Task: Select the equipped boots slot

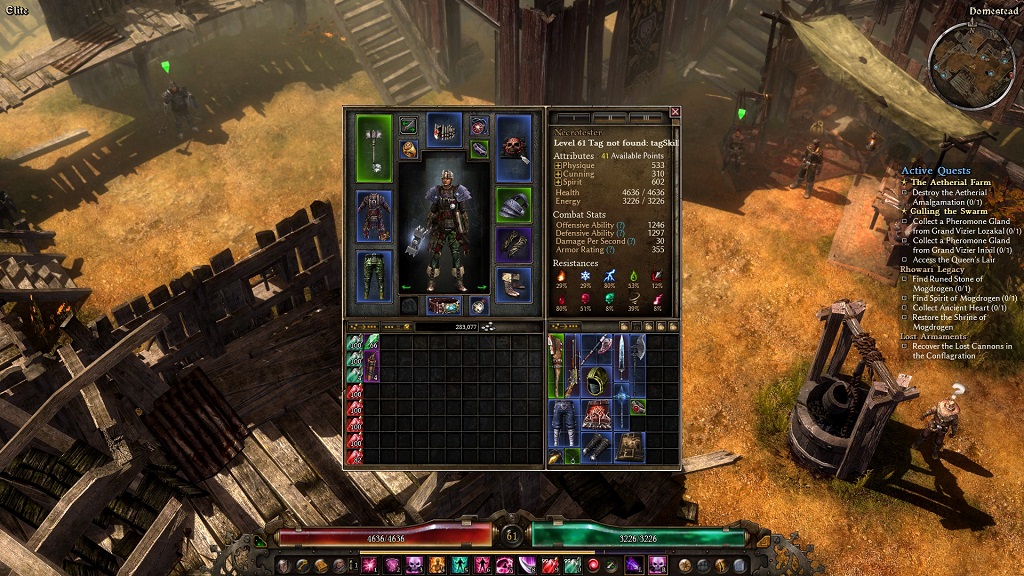Action: 514,282
